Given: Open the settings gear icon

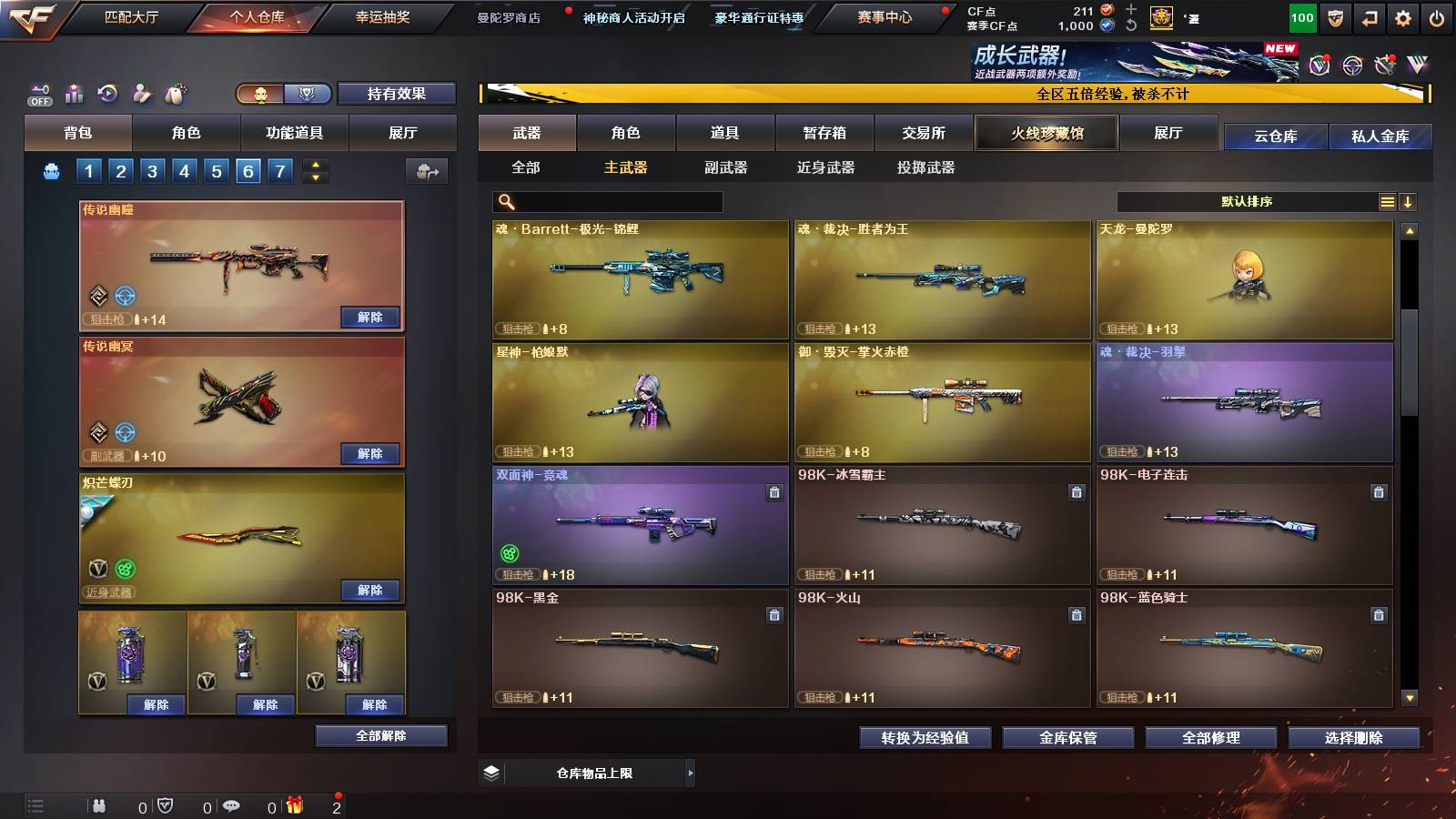Looking at the screenshot, I should tap(1402, 18).
